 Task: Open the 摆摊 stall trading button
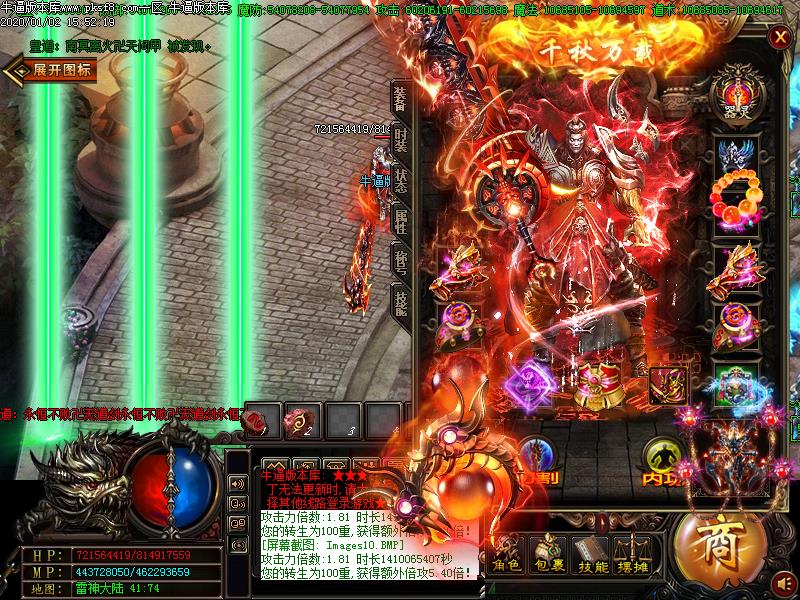click(x=636, y=554)
